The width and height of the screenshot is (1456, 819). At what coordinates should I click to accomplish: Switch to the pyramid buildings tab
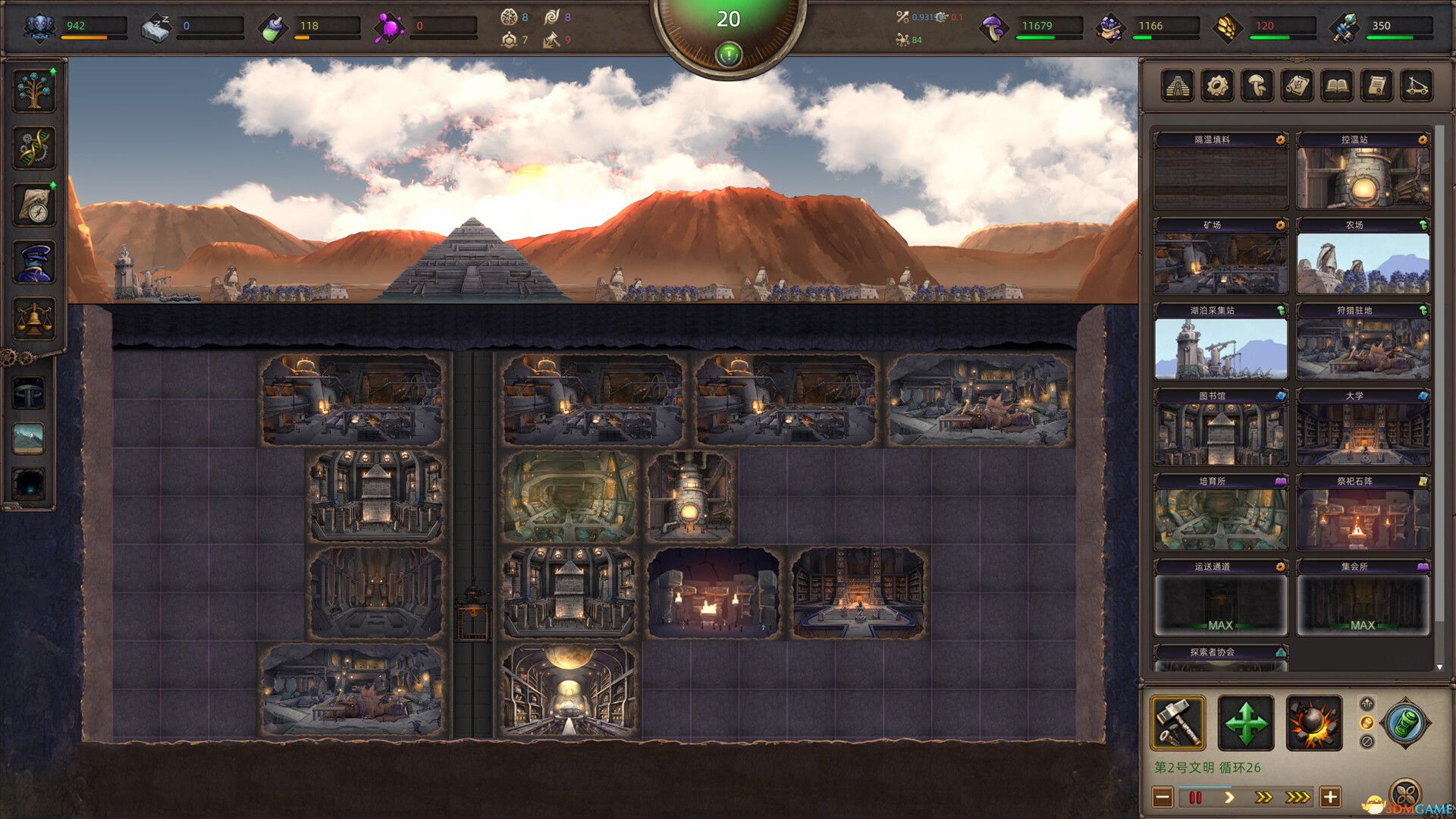click(x=1178, y=85)
